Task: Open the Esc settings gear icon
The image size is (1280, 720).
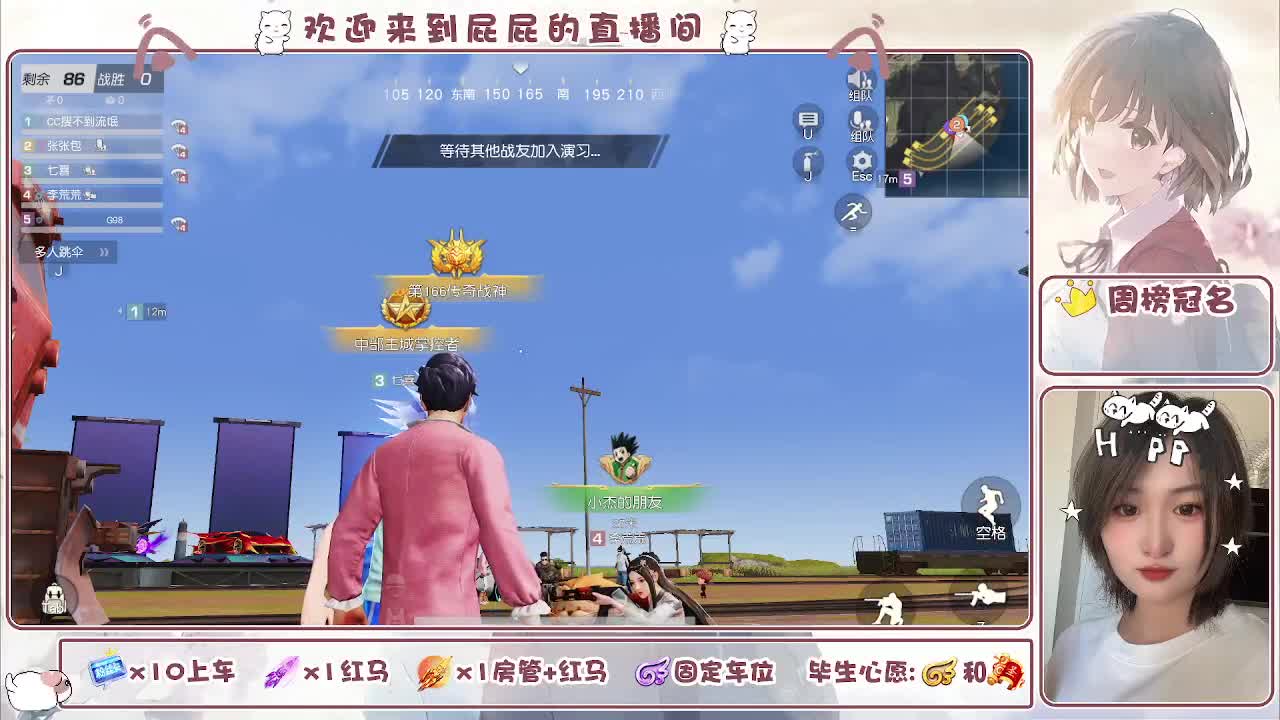Action: pos(861,161)
